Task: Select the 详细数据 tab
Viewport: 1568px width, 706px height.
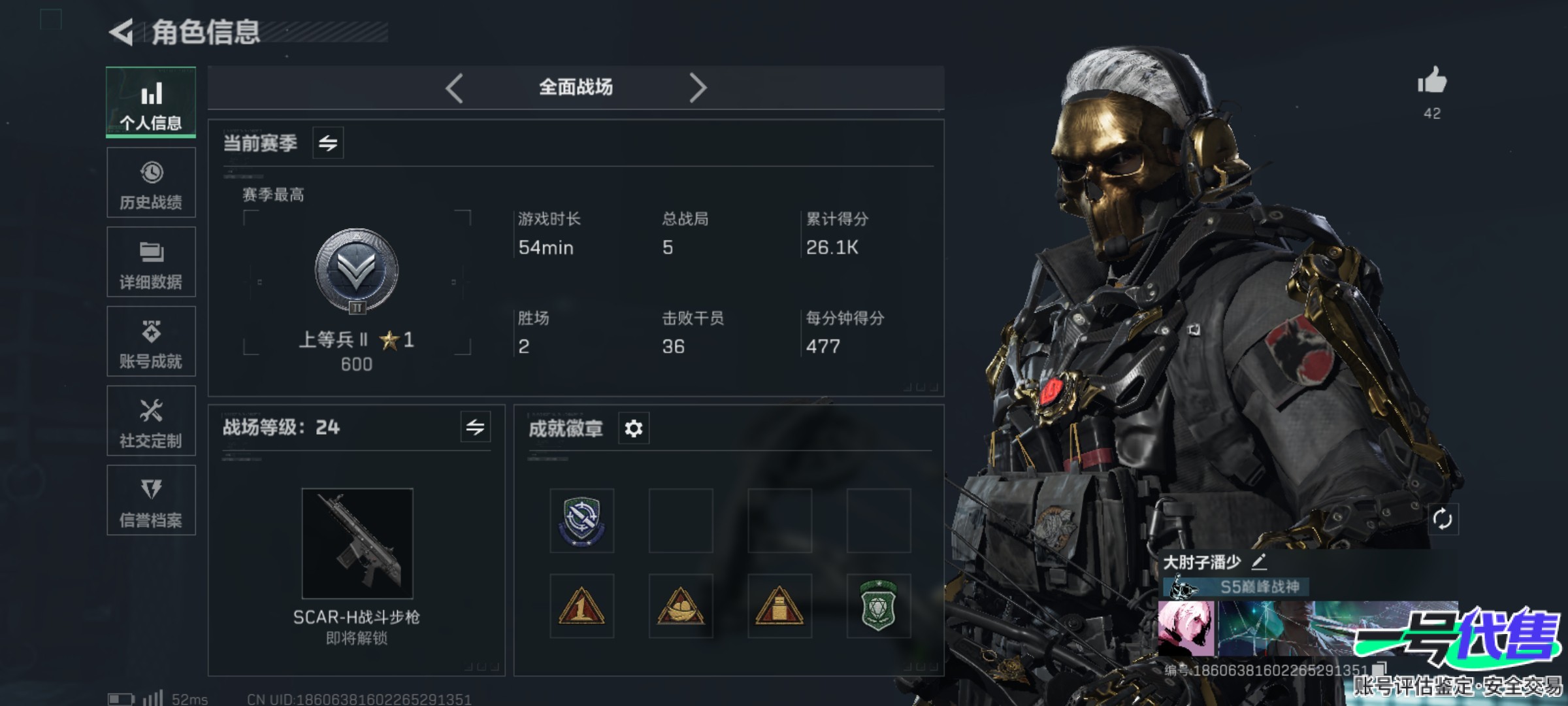Action: [151, 262]
